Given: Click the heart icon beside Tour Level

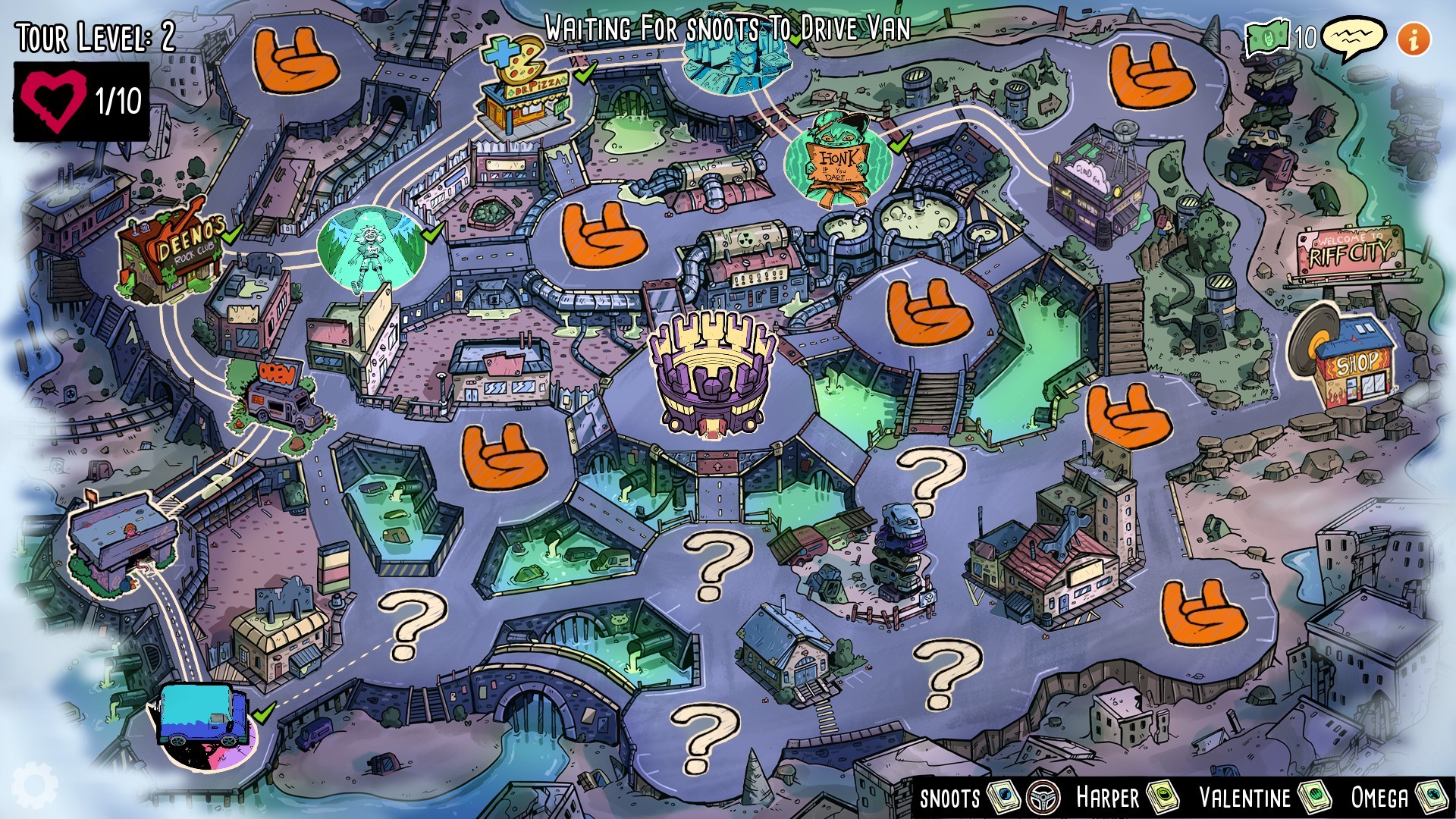Looking at the screenshot, I should [x=52, y=99].
